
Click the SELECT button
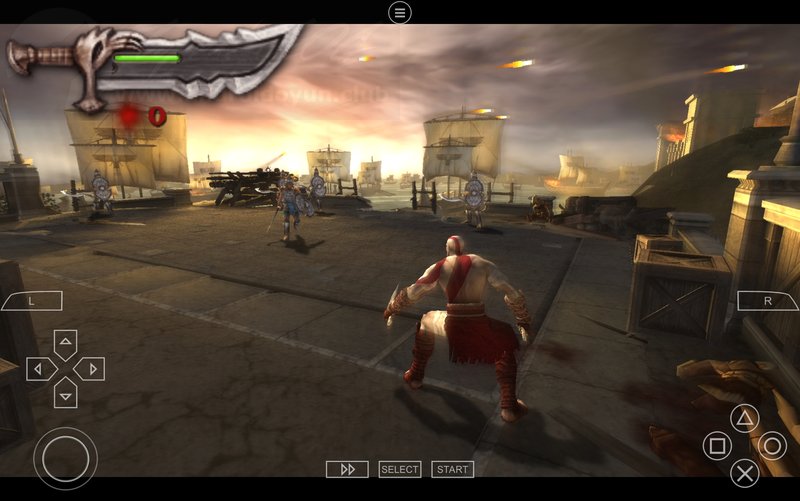tap(400, 469)
